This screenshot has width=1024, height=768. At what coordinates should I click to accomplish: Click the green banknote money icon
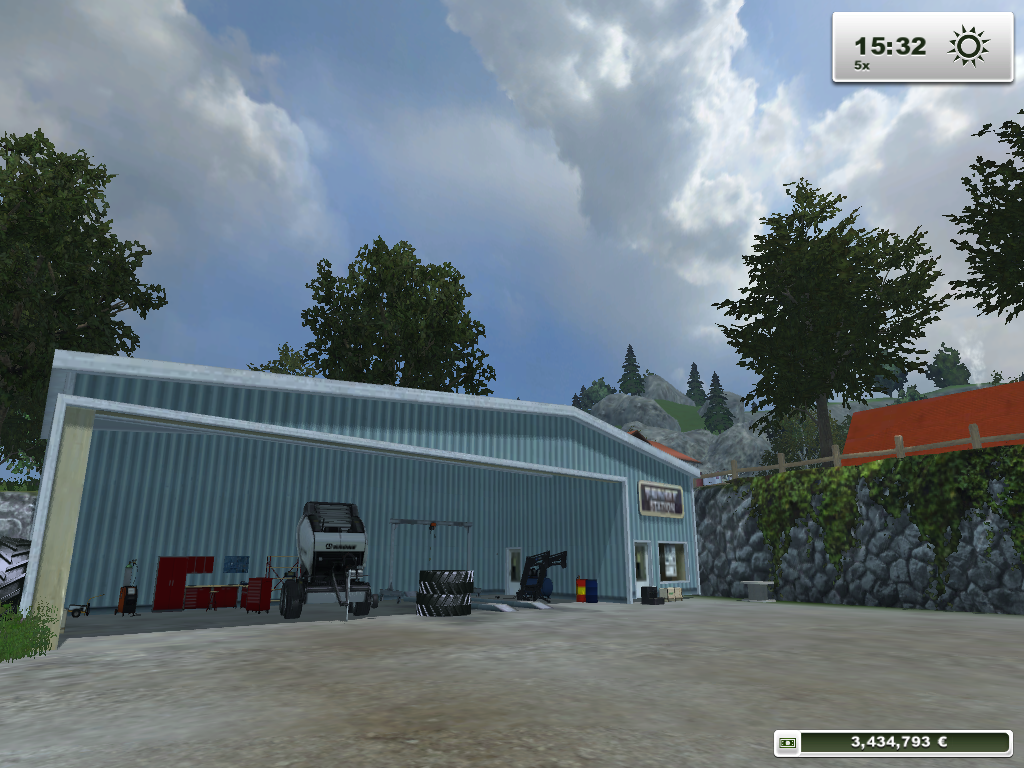coord(789,742)
